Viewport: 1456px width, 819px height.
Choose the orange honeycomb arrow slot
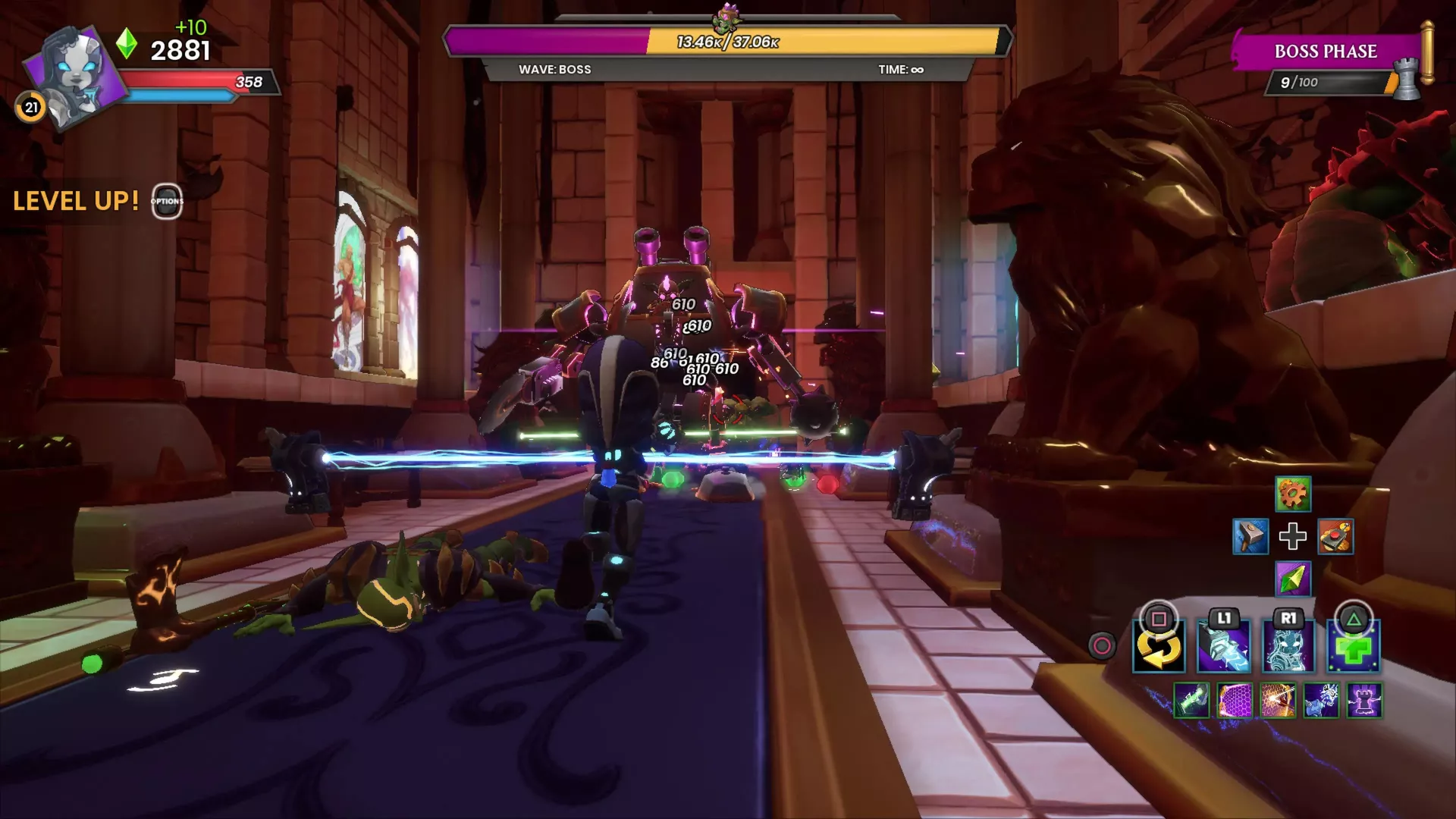pyautogui.click(x=1278, y=700)
